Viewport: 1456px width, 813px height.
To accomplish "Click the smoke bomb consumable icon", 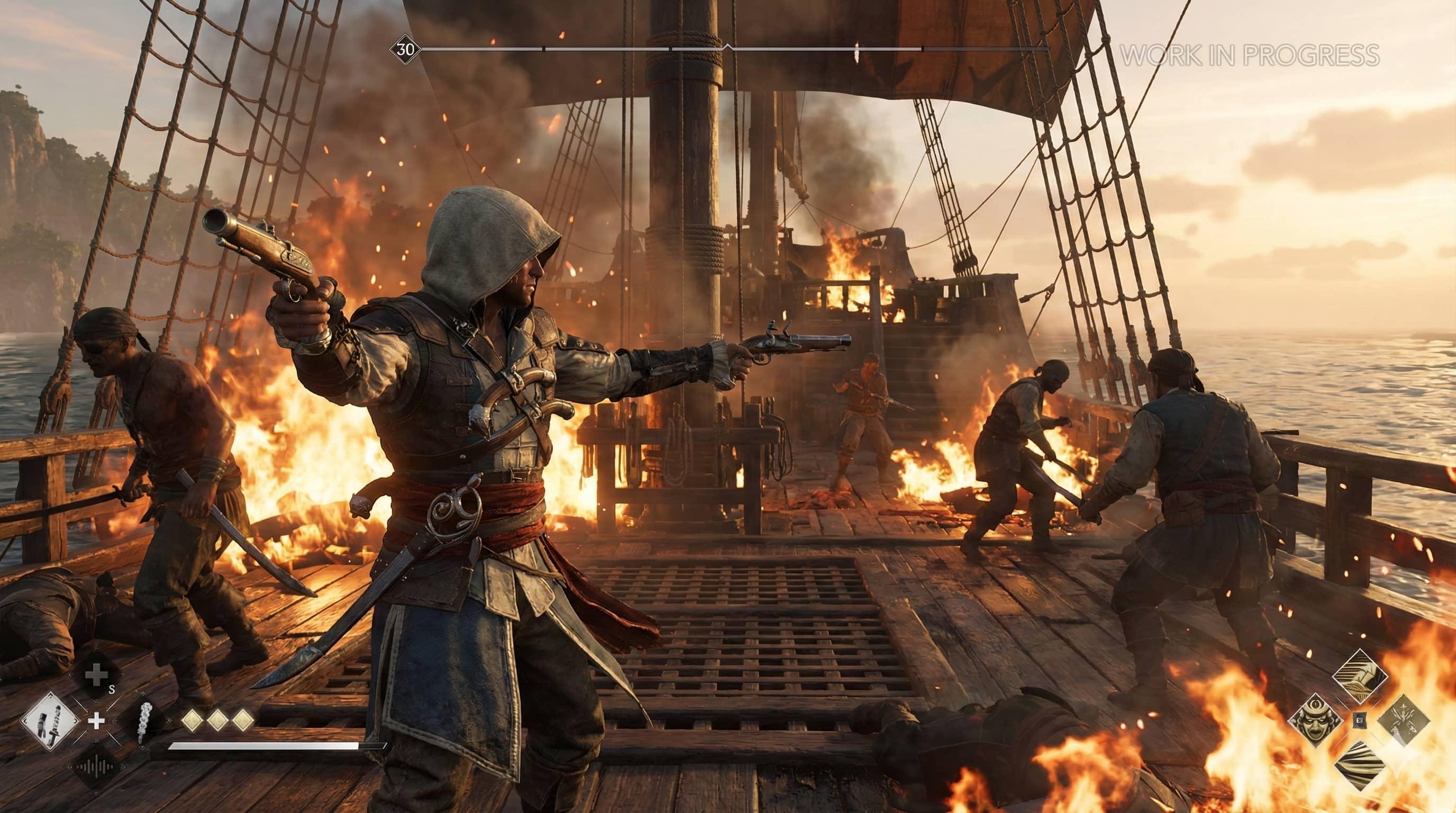I will (144, 721).
